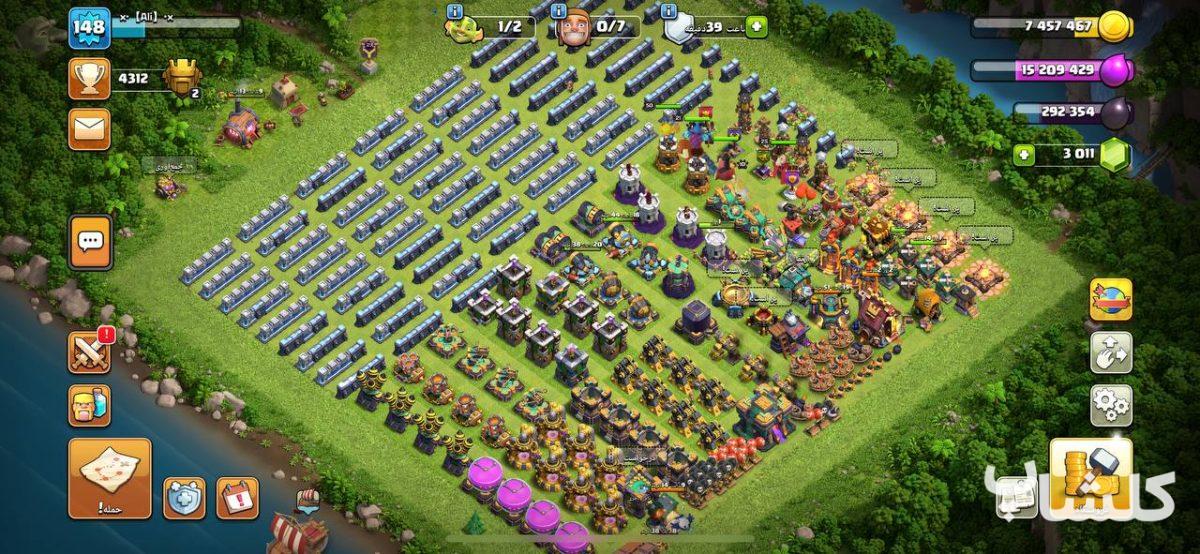1200x554 pixels.
Task: Open the level 148 experience badge
Action: coord(89,28)
